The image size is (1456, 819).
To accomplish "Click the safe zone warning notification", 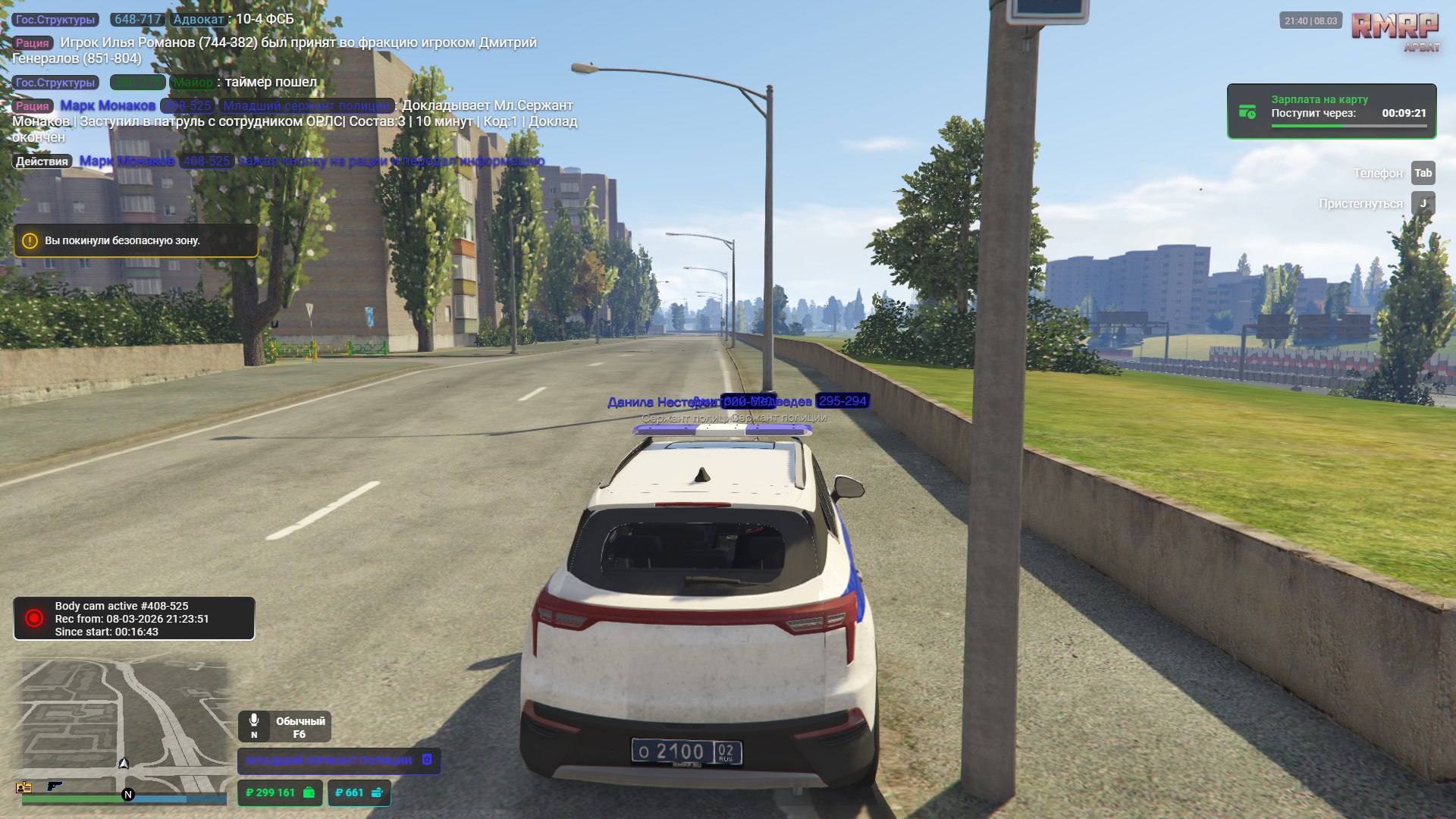I will pyautogui.click(x=136, y=241).
